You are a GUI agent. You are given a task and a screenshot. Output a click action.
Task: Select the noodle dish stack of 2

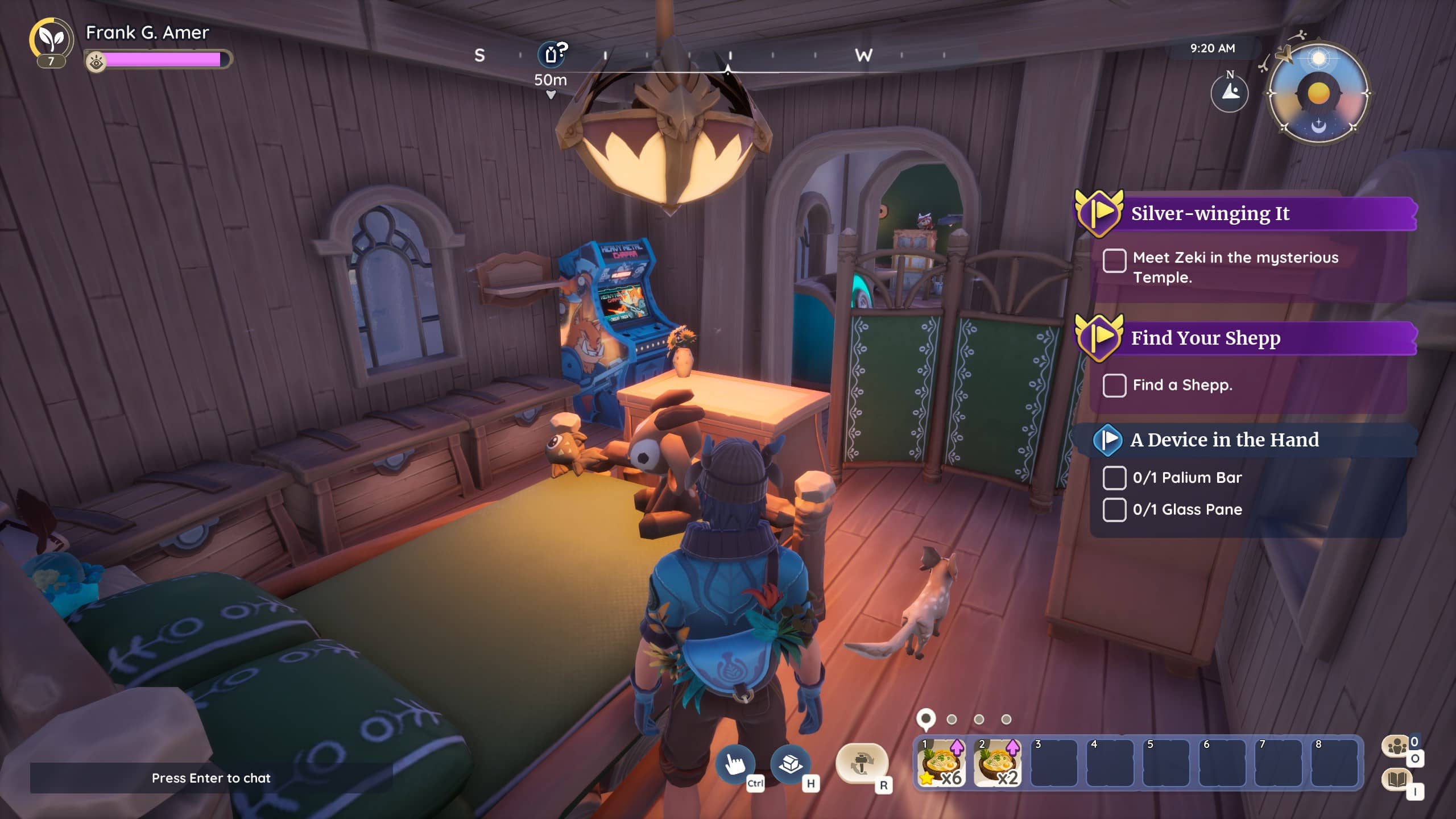point(997,763)
